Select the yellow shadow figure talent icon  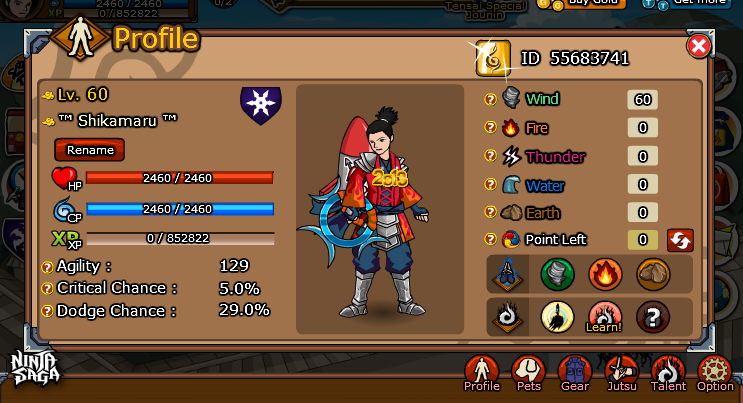tap(558, 317)
